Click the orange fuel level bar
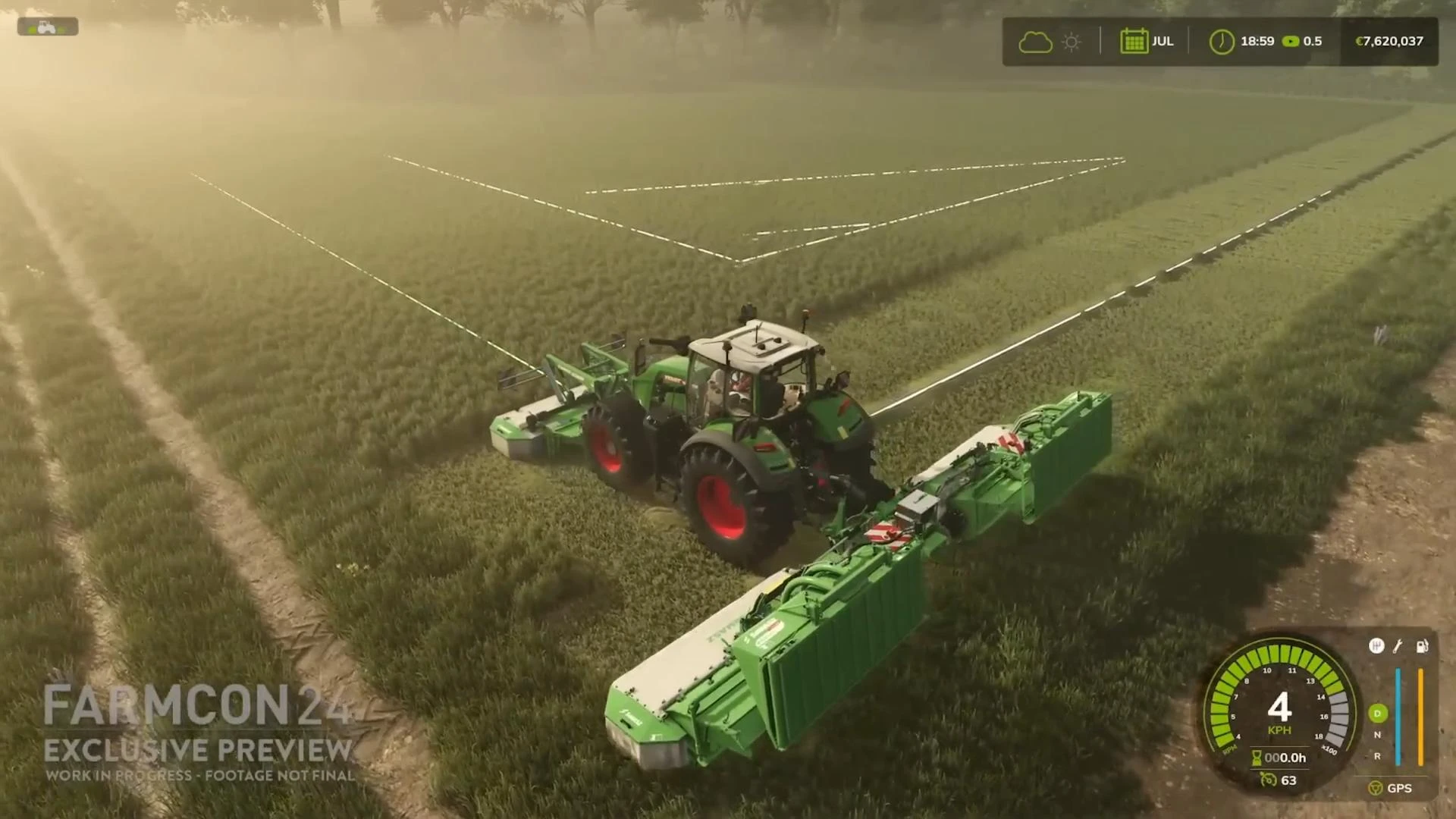1456x819 pixels. (1420, 717)
